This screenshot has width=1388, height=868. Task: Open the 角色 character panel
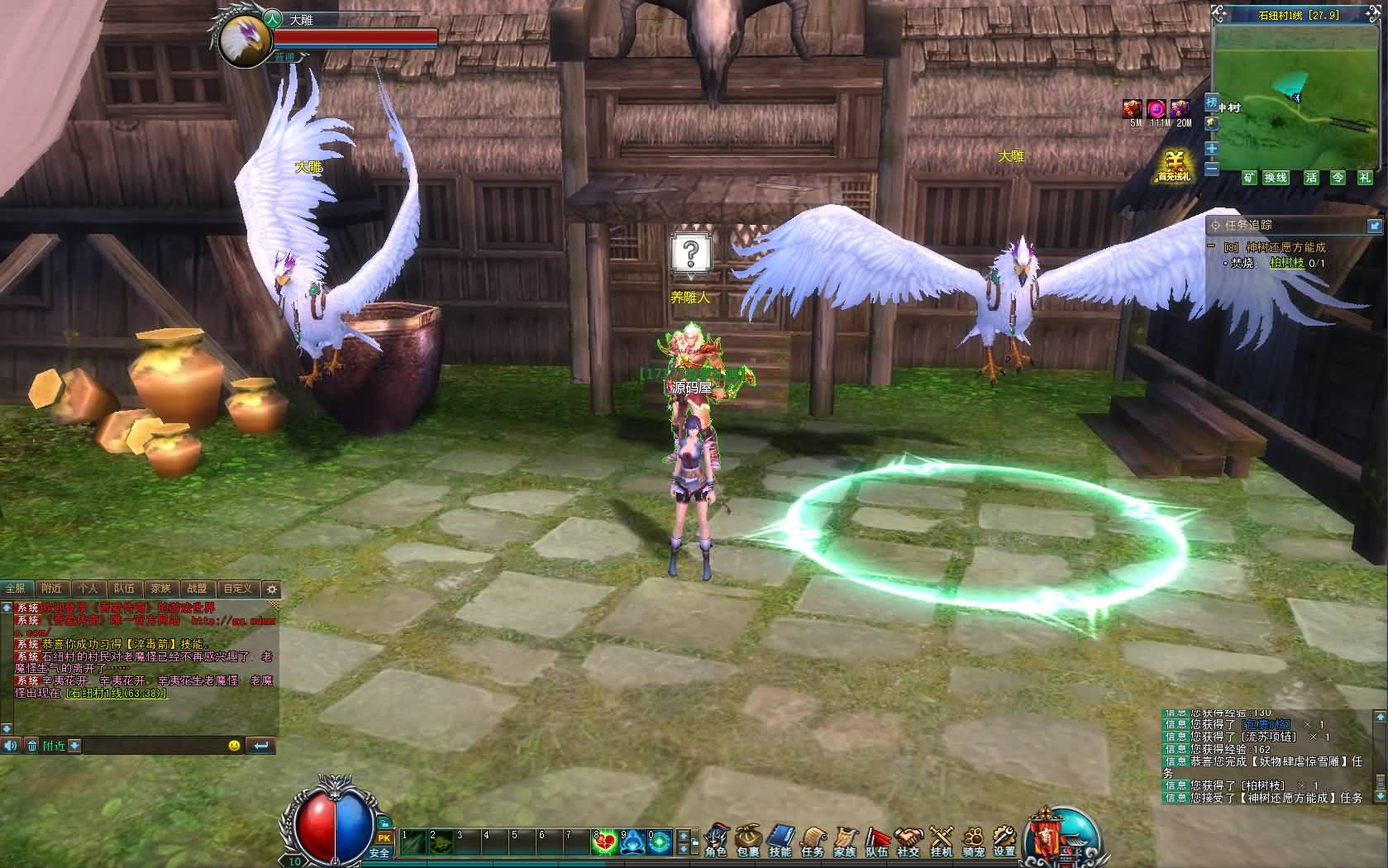tap(716, 840)
